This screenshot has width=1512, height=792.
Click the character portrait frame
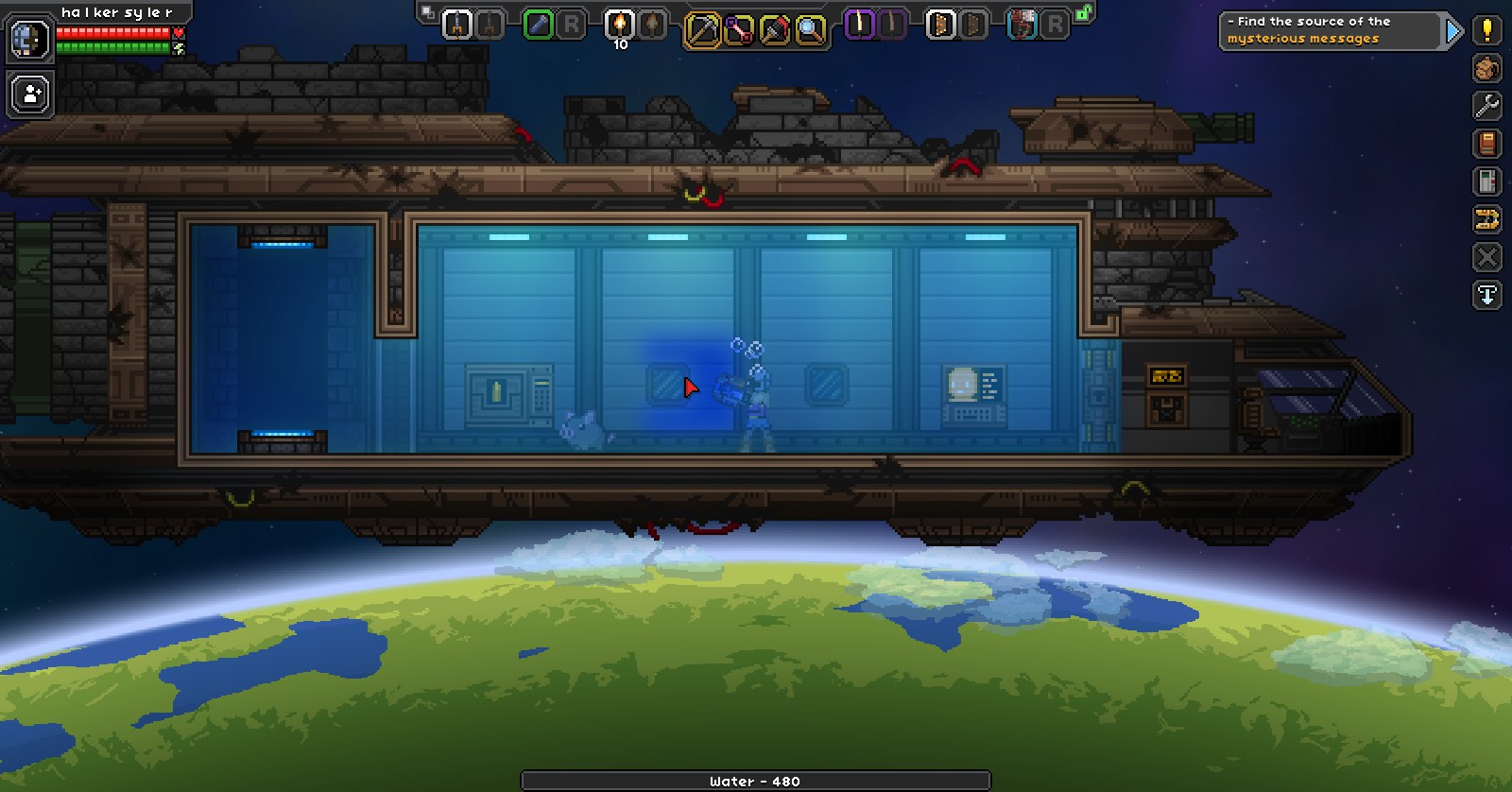(28, 39)
